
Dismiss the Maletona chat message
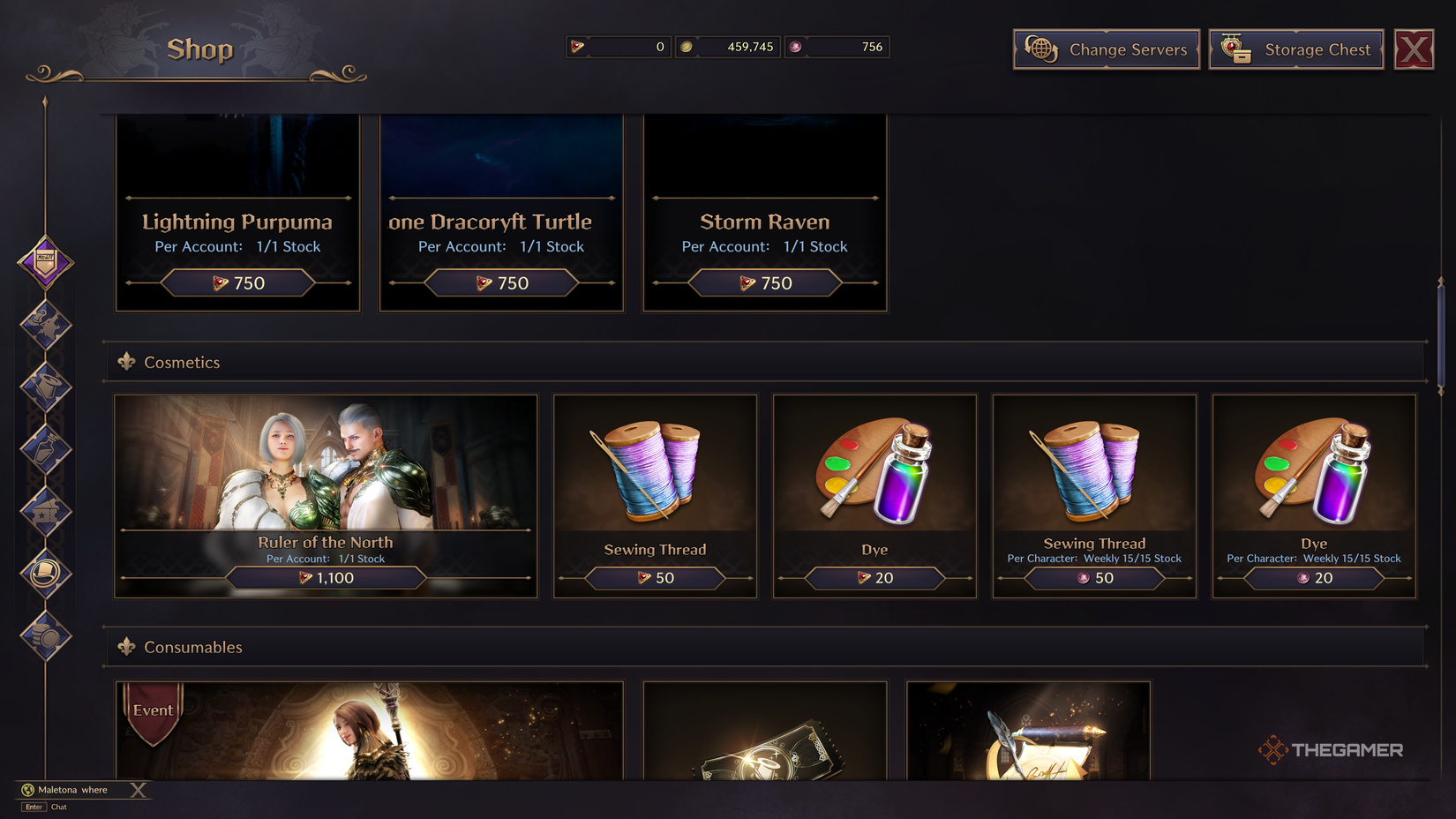pyautogui.click(x=139, y=790)
